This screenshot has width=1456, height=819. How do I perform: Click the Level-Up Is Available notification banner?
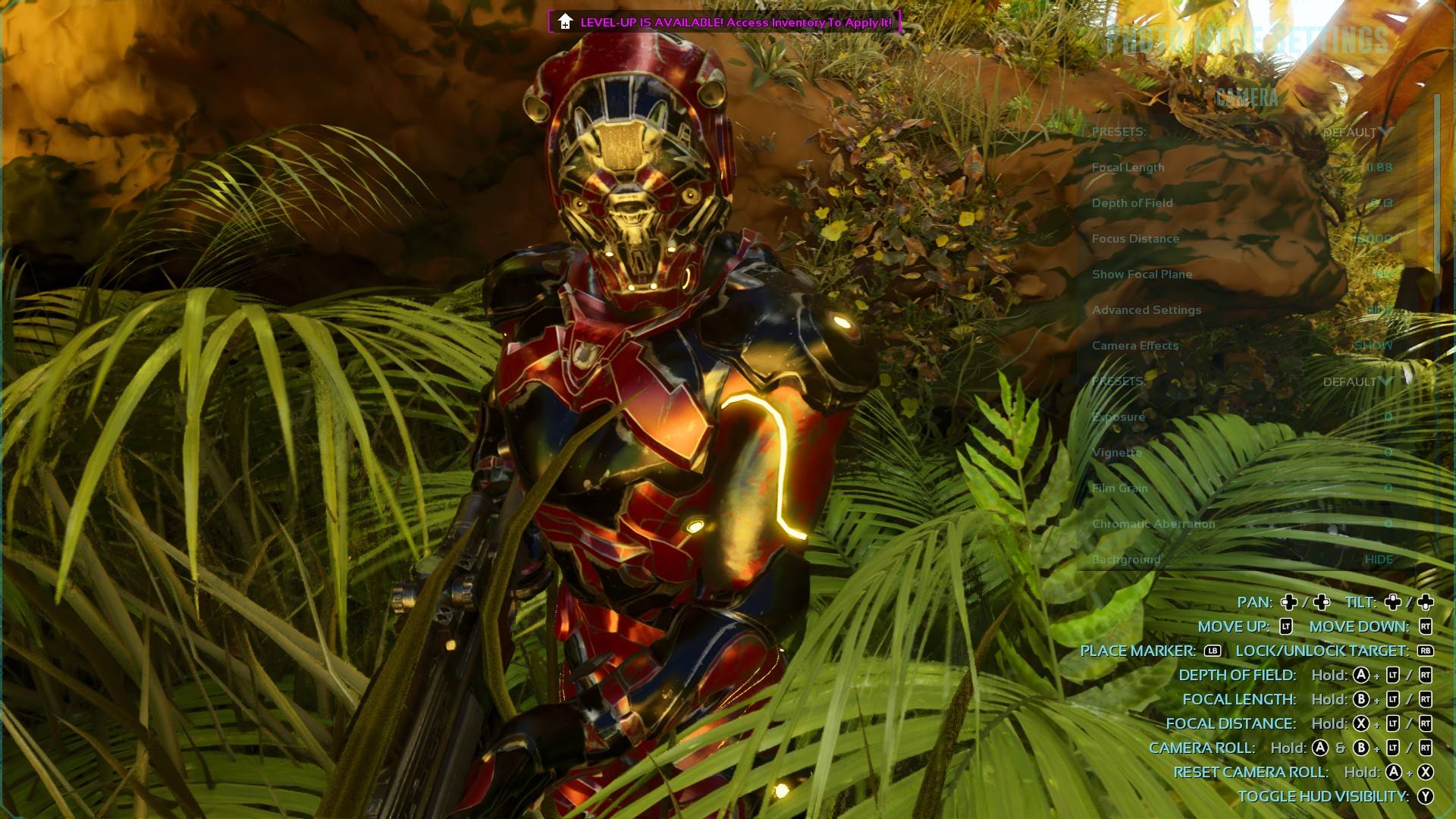[724, 22]
